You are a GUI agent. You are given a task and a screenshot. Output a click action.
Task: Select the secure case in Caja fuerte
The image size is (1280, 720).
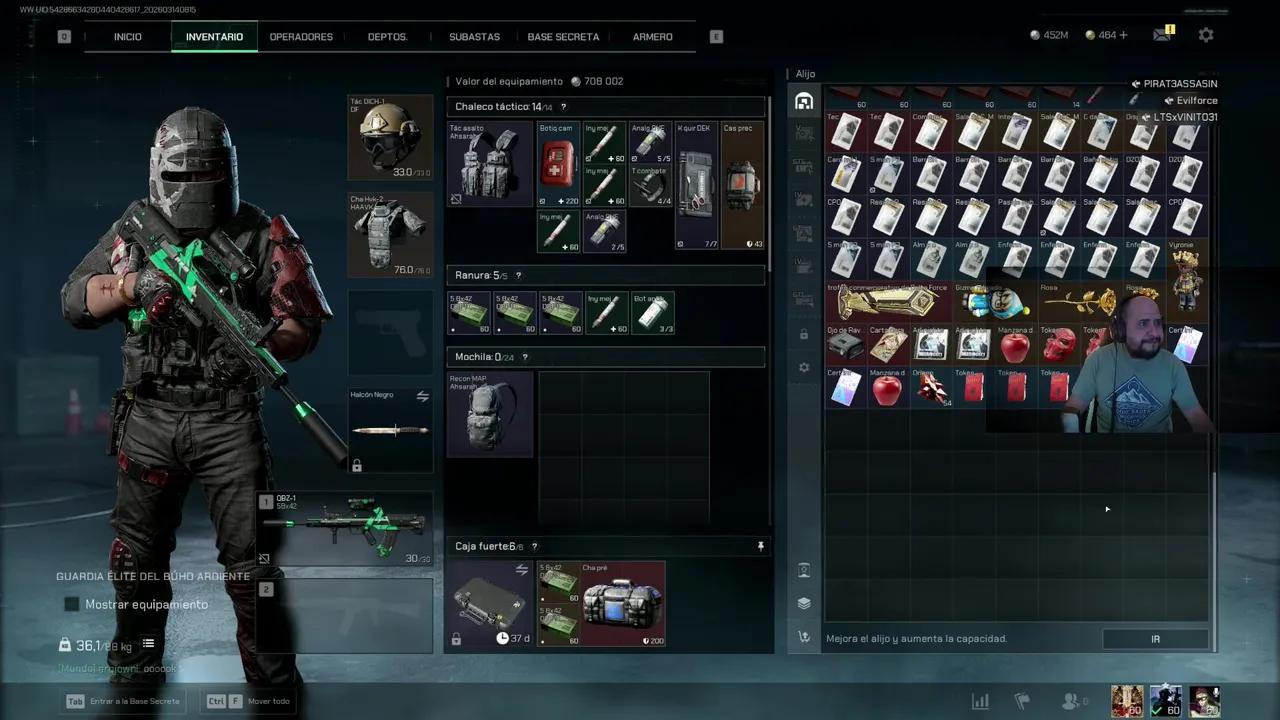[490, 603]
